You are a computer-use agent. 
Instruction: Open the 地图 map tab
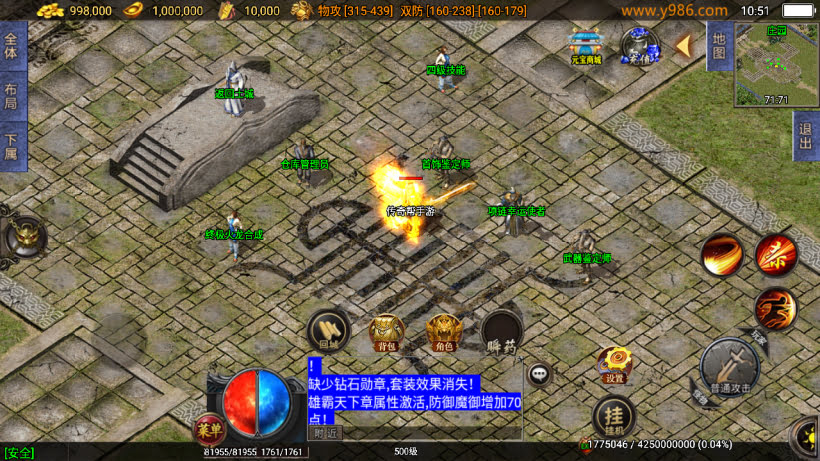pos(717,47)
